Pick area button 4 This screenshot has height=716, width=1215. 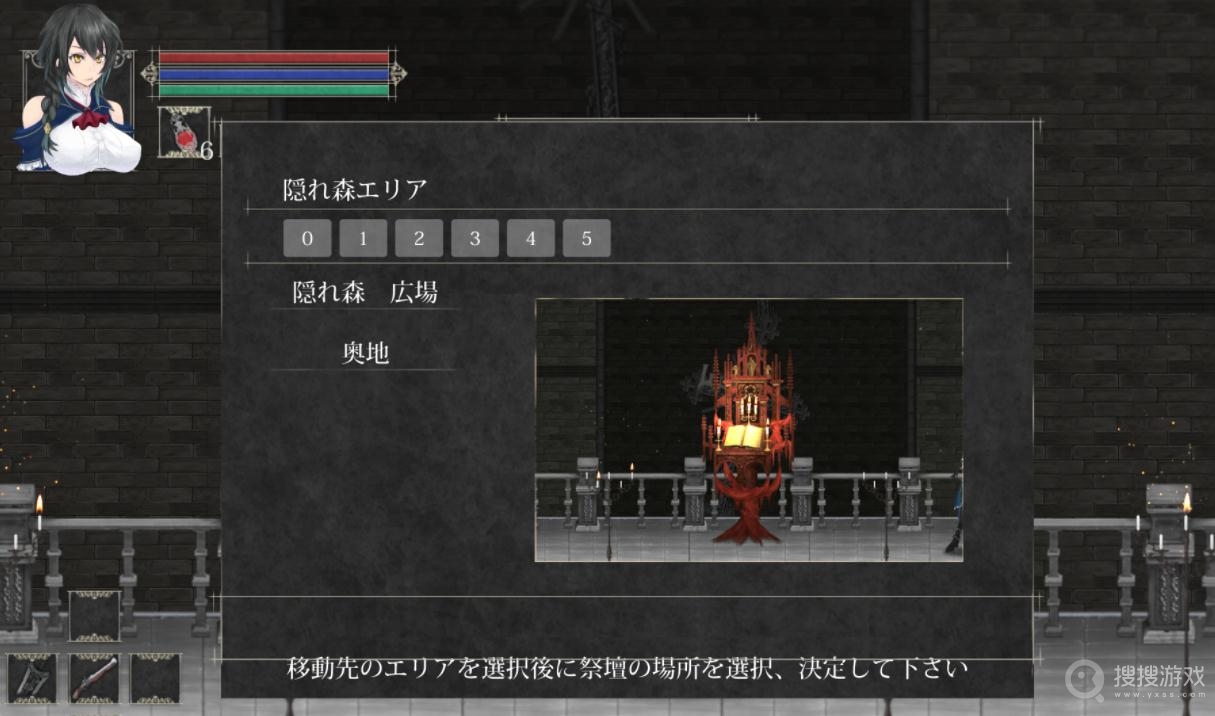[531, 239]
